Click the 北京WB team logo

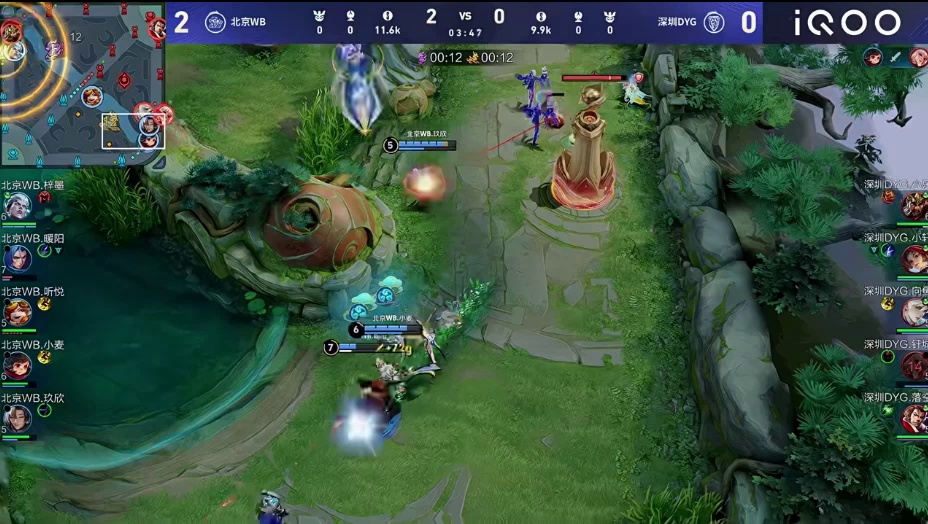point(215,22)
